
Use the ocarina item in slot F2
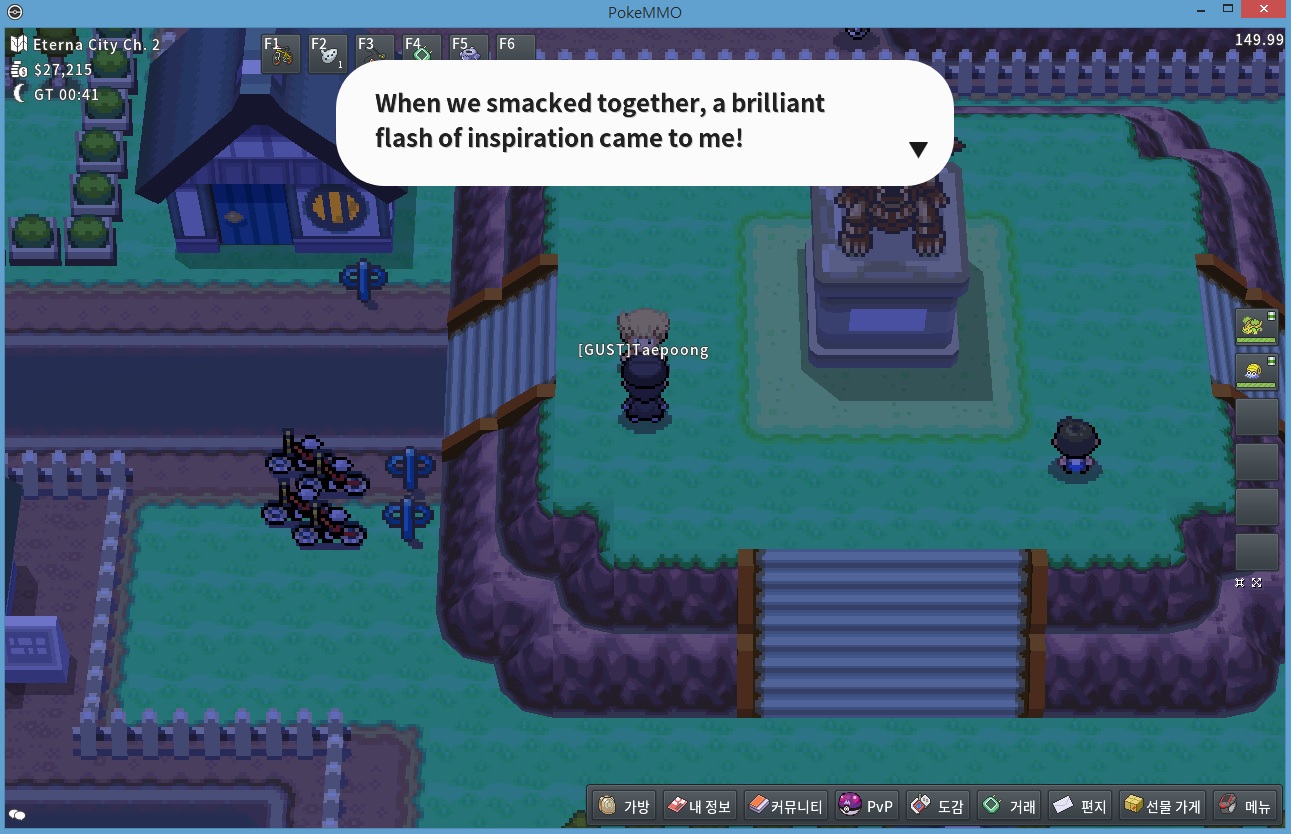pyautogui.click(x=328, y=55)
